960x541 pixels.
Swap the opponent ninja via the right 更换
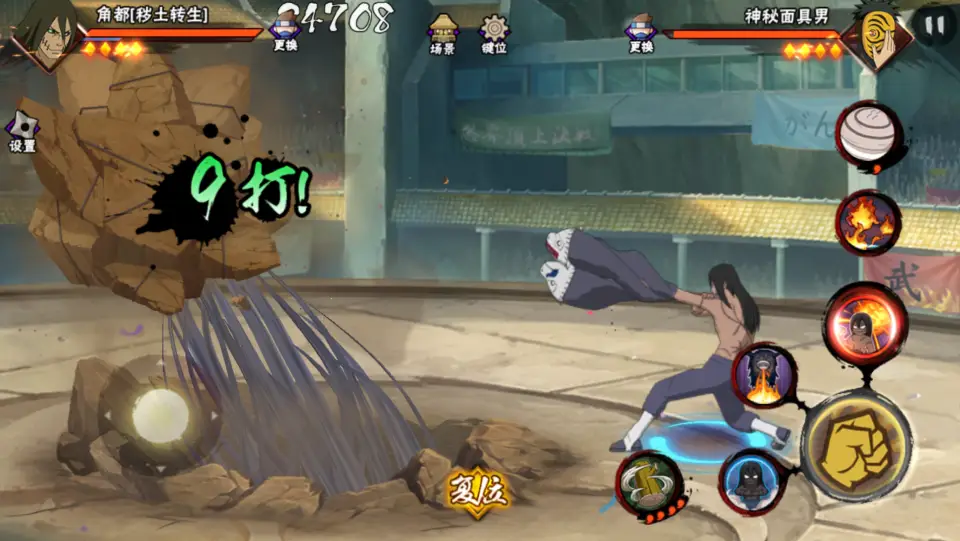(641, 32)
